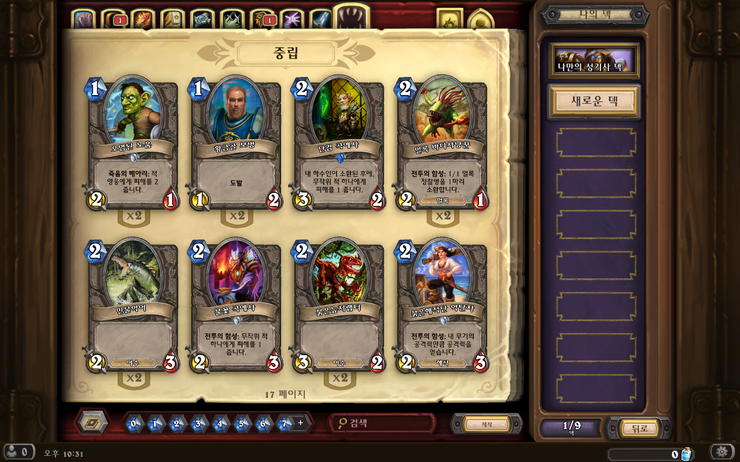Create a new deck with 새로운 덱
Image resolution: width=740 pixels, height=462 pixels.
pos(595,101)
